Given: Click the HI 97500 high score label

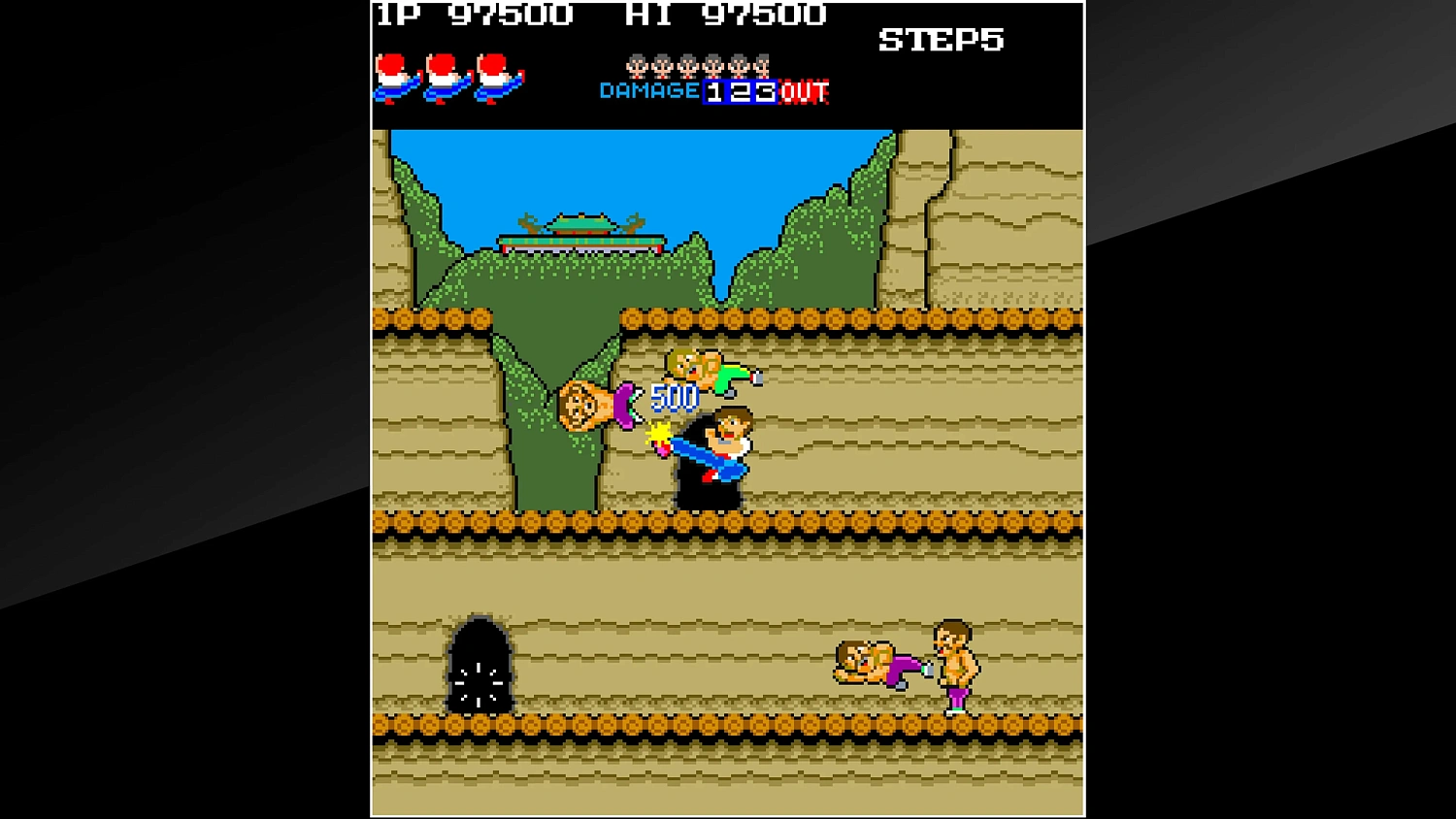Looking at the screenshot, I should click(729, 15).
